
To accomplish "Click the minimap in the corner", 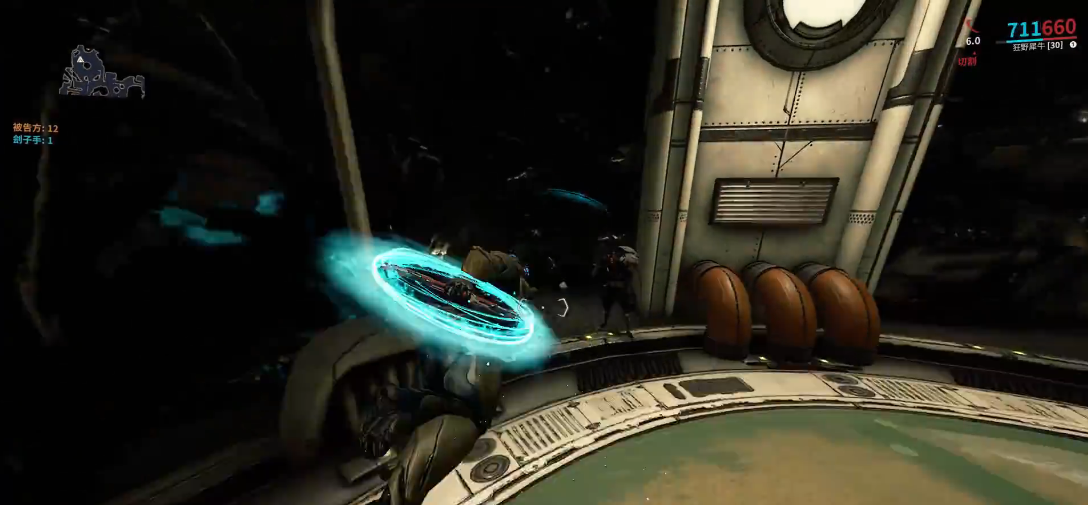I will coord(102,73).
